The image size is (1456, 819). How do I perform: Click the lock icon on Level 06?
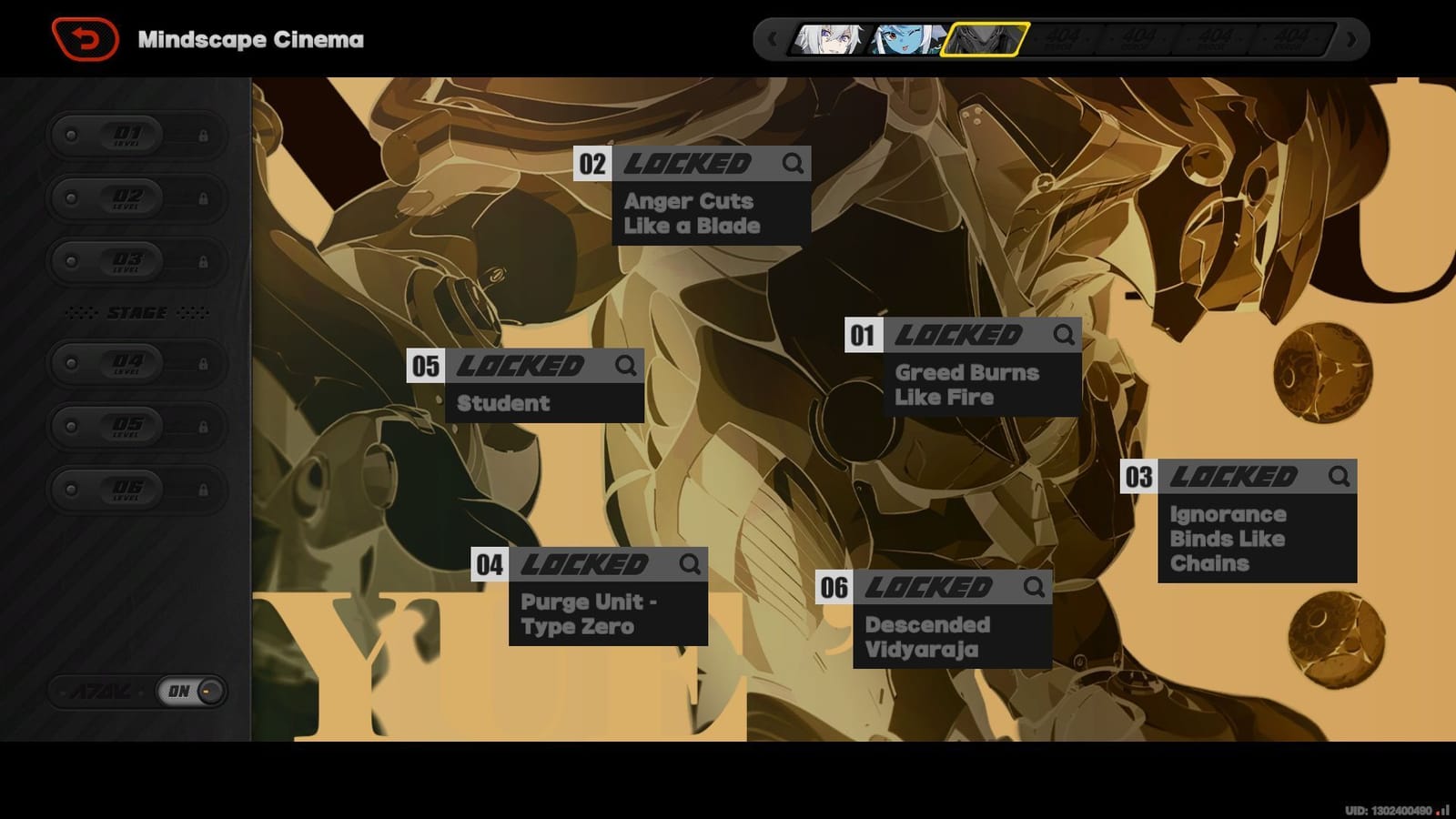point(204,490)
